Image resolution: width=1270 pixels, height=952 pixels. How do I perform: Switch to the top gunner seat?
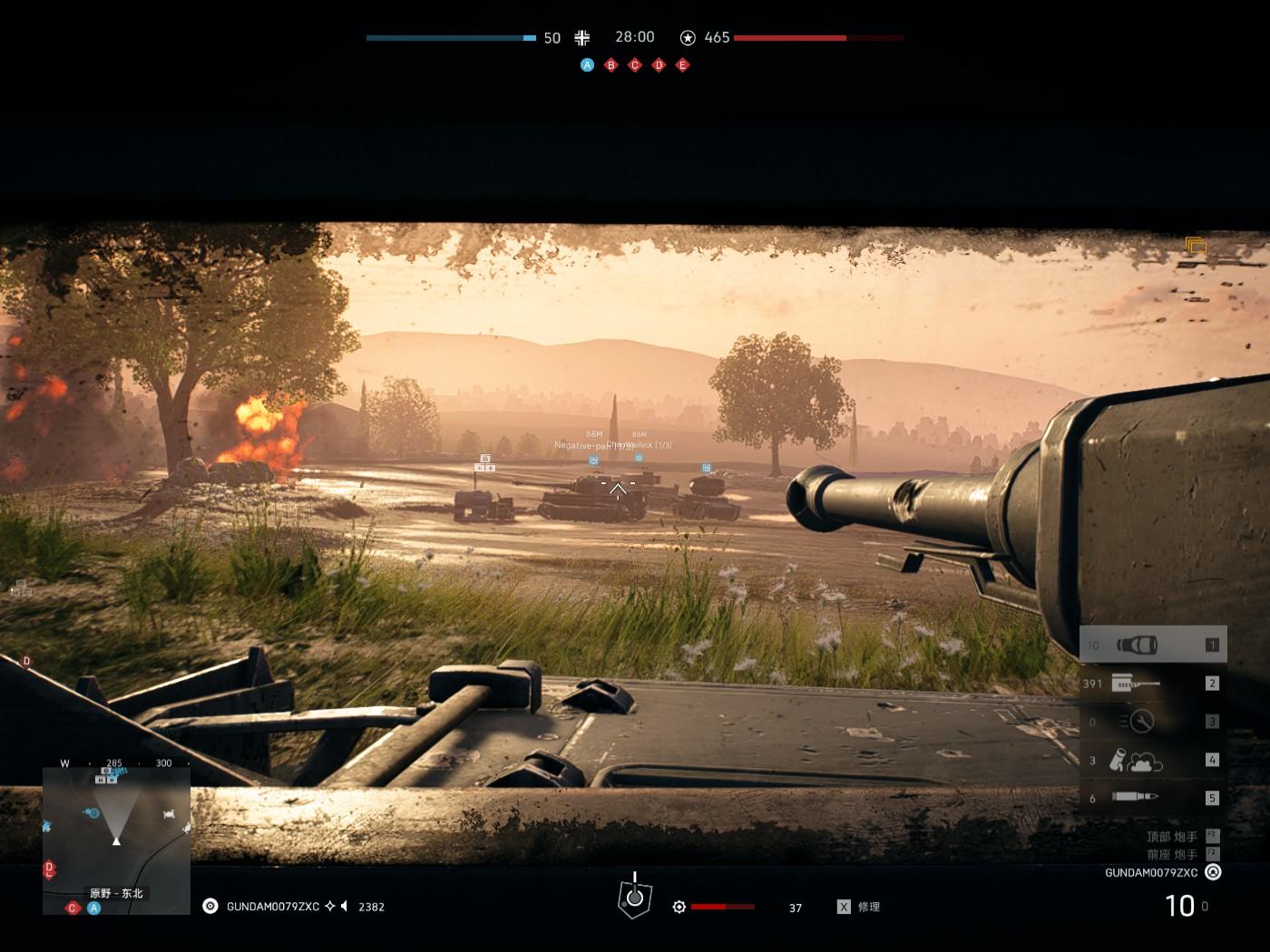[x=1172, y=837]
